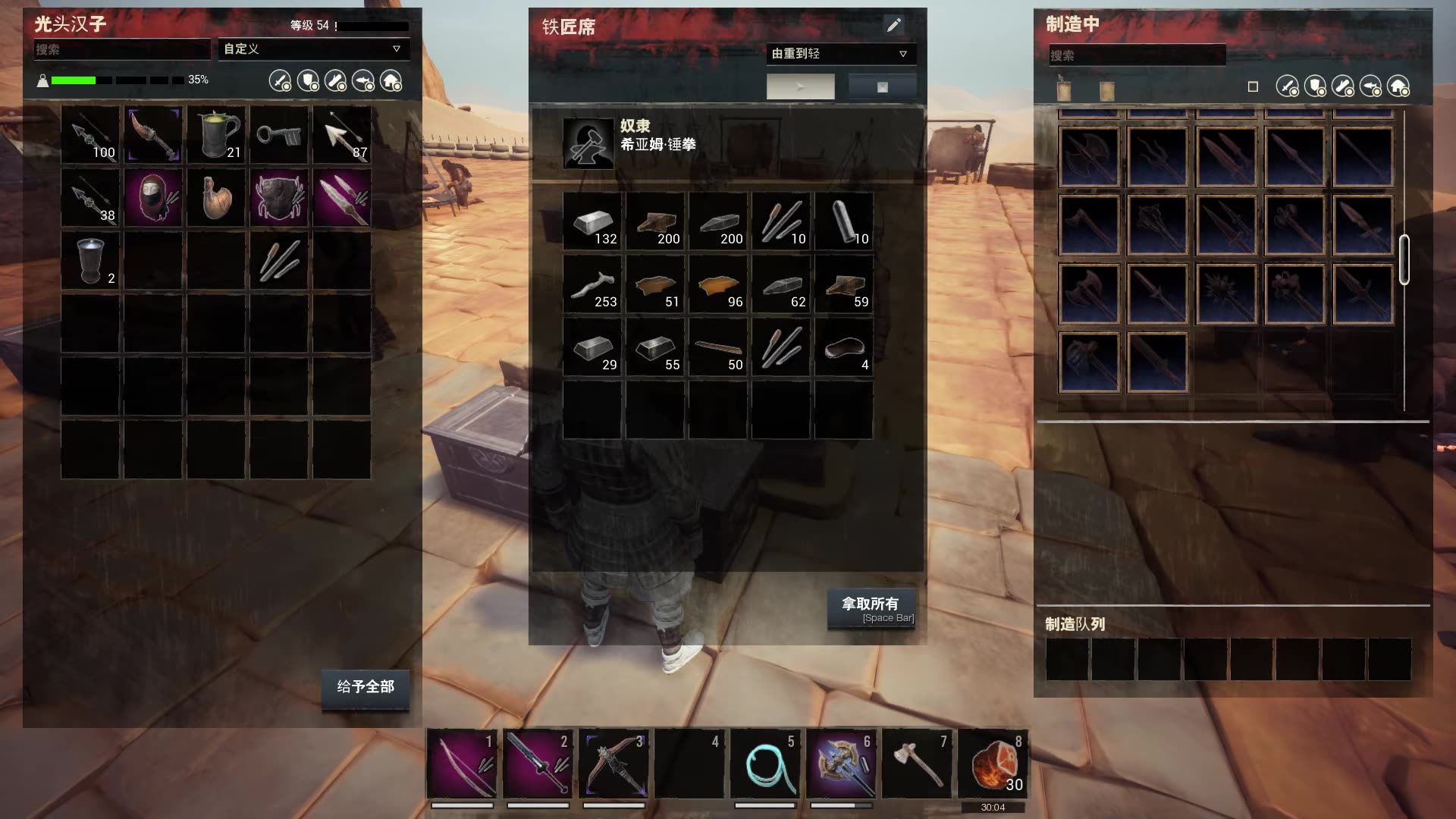
Task: Select the key in player inventory
Action: point(279,136)
